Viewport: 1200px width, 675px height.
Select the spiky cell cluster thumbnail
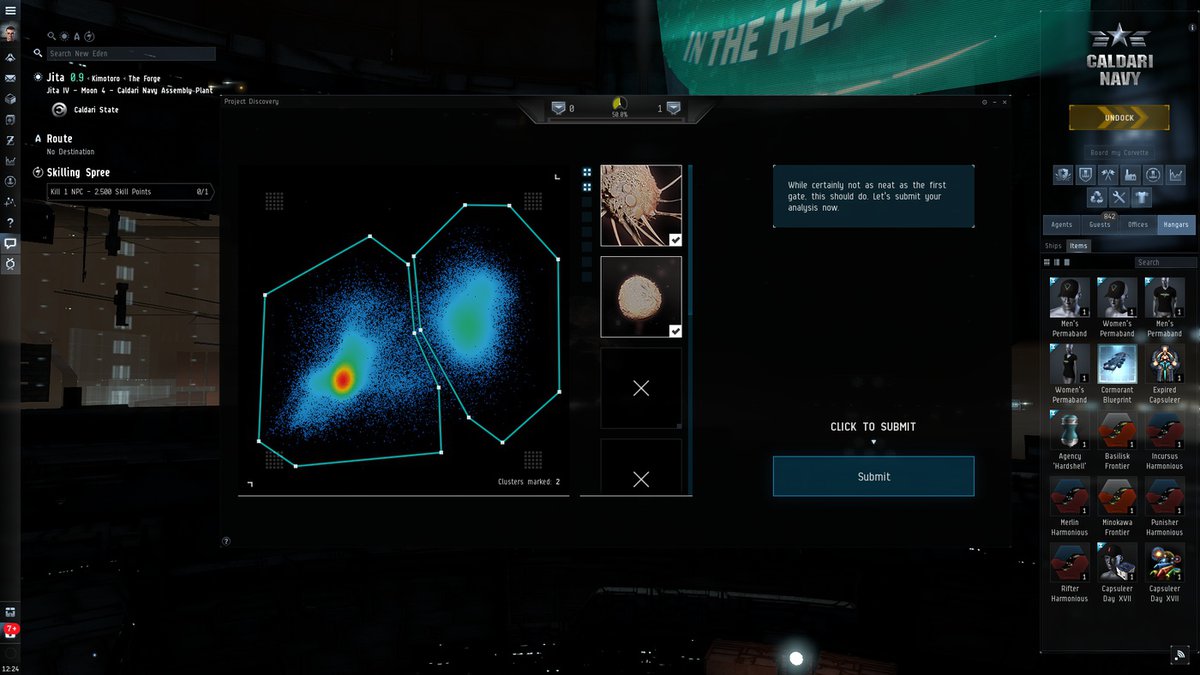641,205
